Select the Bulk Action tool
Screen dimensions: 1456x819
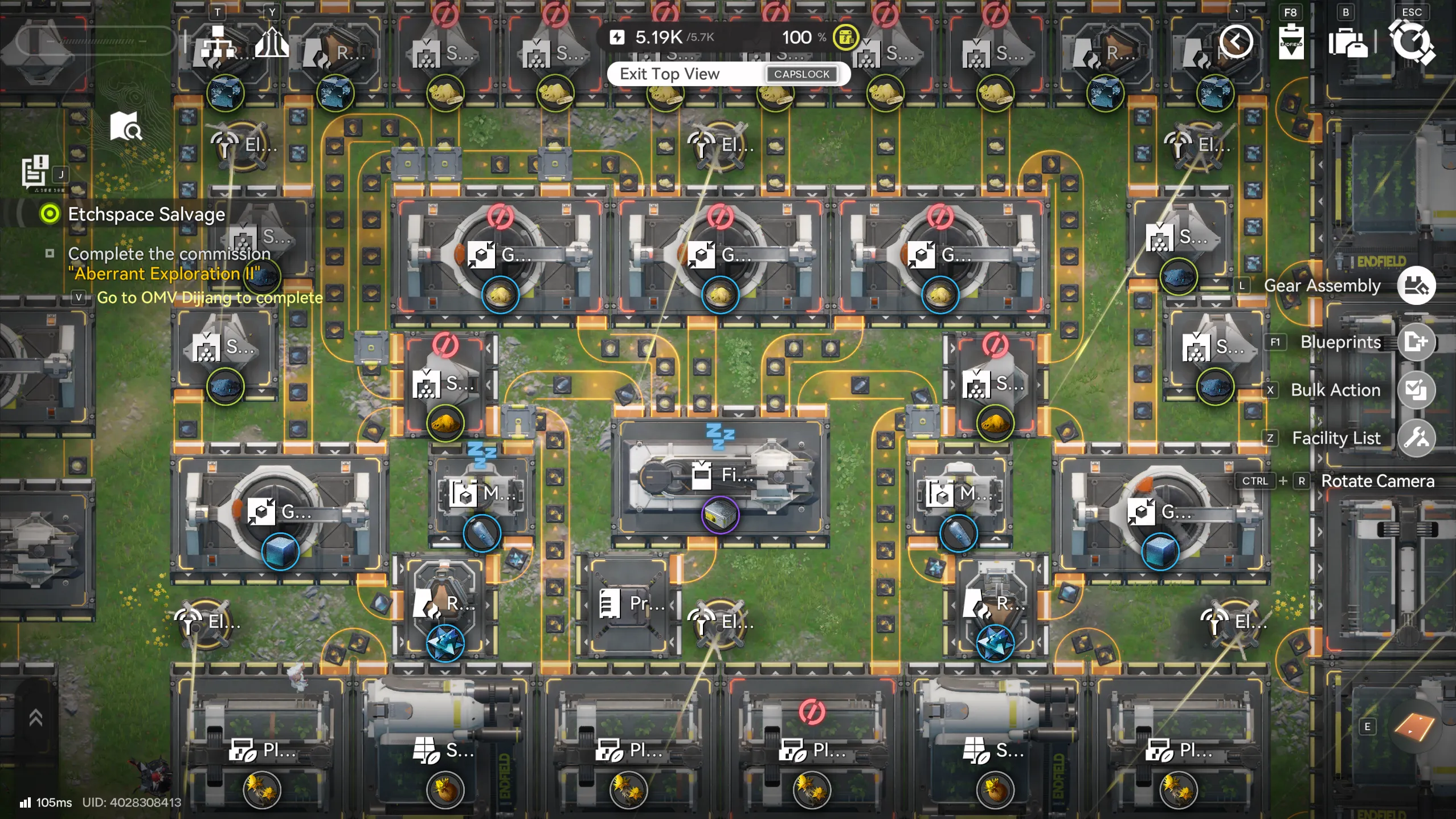[x=1416, y=390]
